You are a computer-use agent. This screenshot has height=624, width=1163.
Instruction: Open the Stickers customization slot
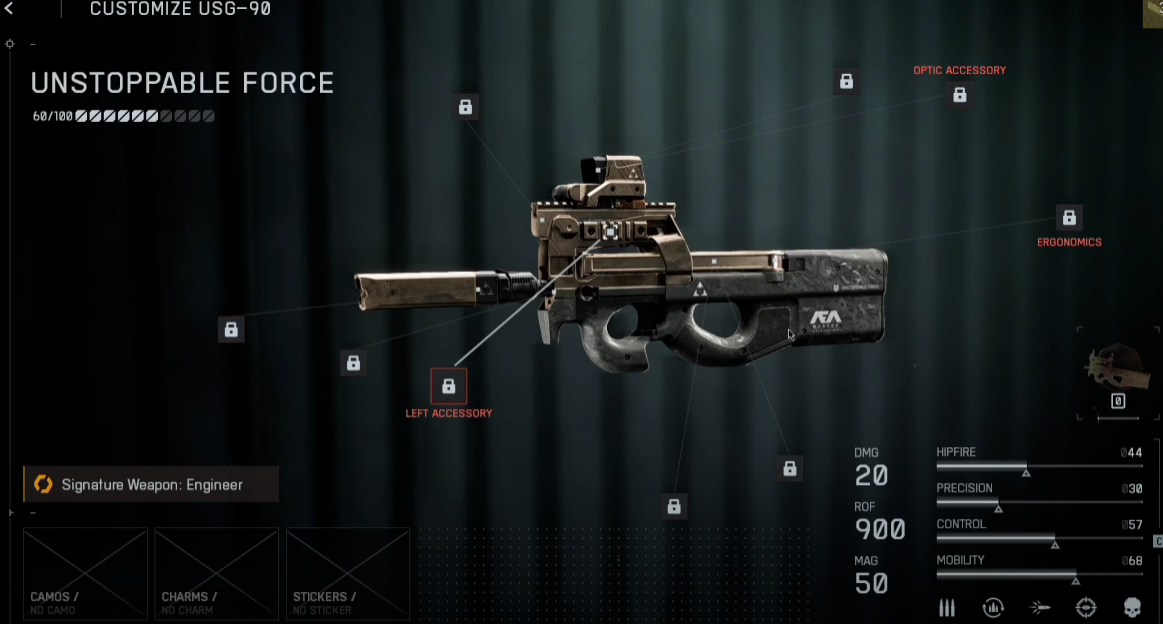pyautogui.click(x=347, y=573)
